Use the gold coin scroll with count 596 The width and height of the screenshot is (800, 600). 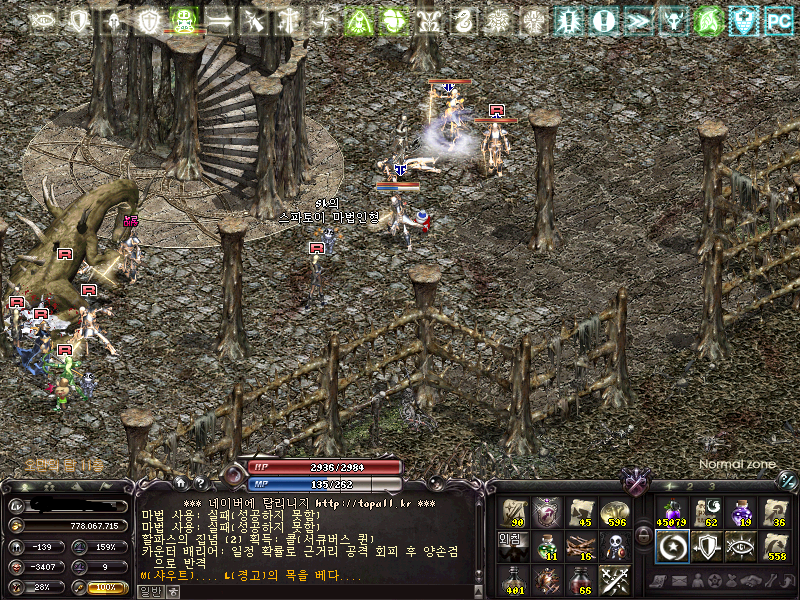pos(614,513)
